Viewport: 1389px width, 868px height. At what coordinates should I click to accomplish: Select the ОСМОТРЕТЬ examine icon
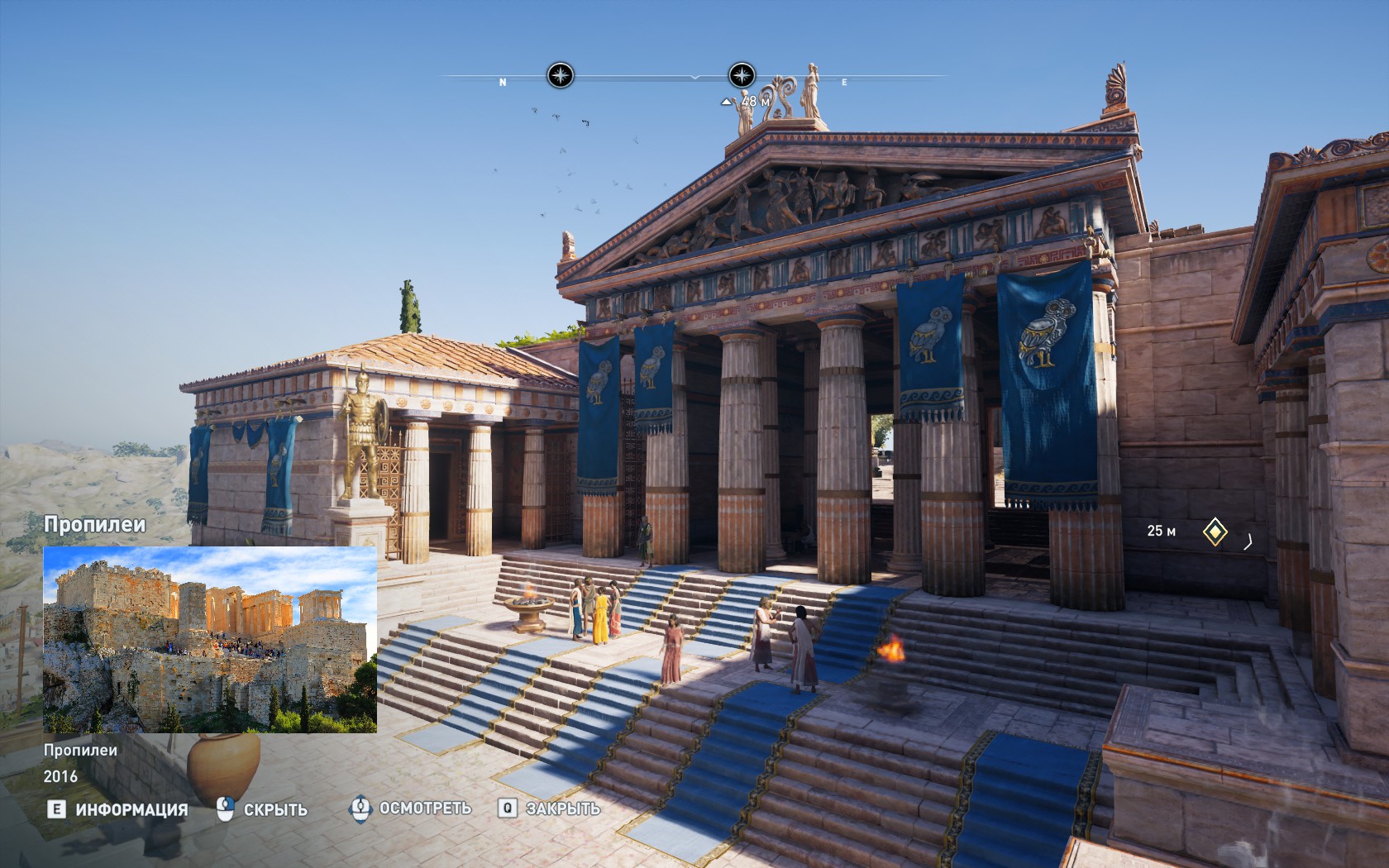[x=360, y=810]
